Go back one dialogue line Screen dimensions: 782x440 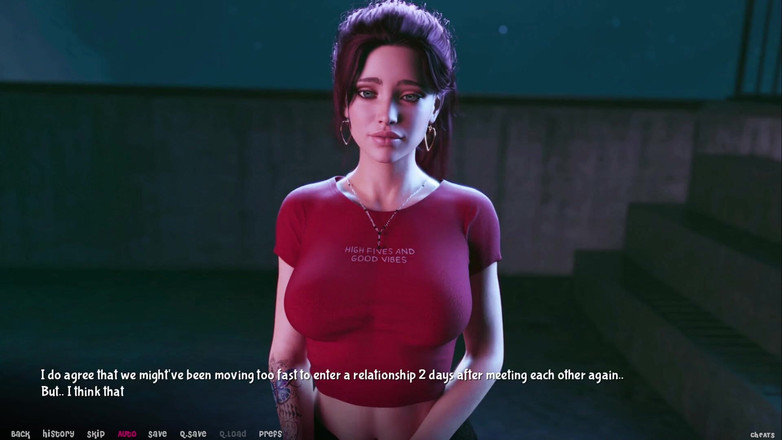[20, 434]
